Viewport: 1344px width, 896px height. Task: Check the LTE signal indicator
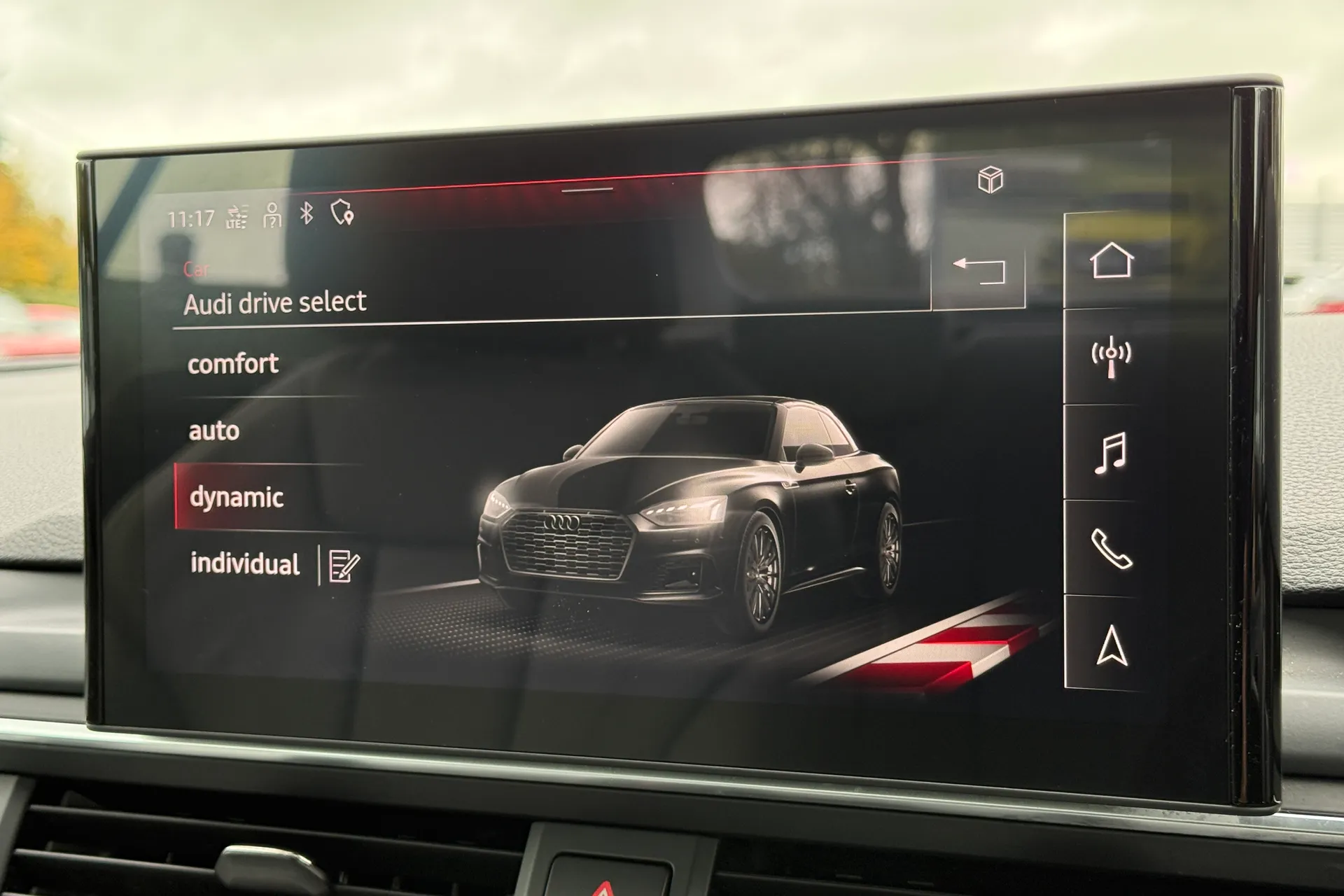(235, 218)
